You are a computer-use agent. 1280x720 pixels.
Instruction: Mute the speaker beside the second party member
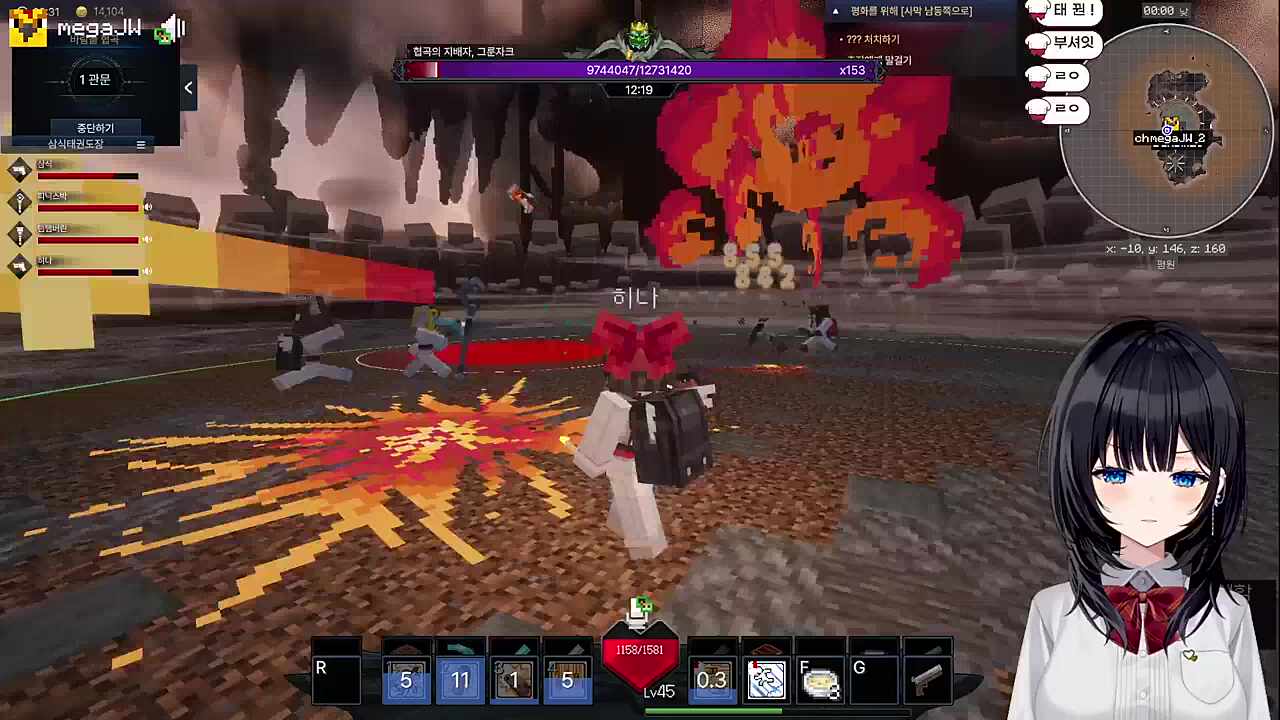coord(147,207)
